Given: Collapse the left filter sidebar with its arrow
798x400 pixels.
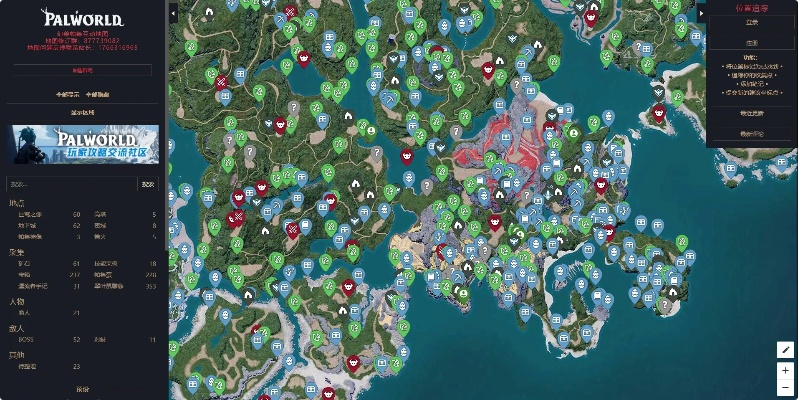Looking at the screenshot, I should 173,13.
